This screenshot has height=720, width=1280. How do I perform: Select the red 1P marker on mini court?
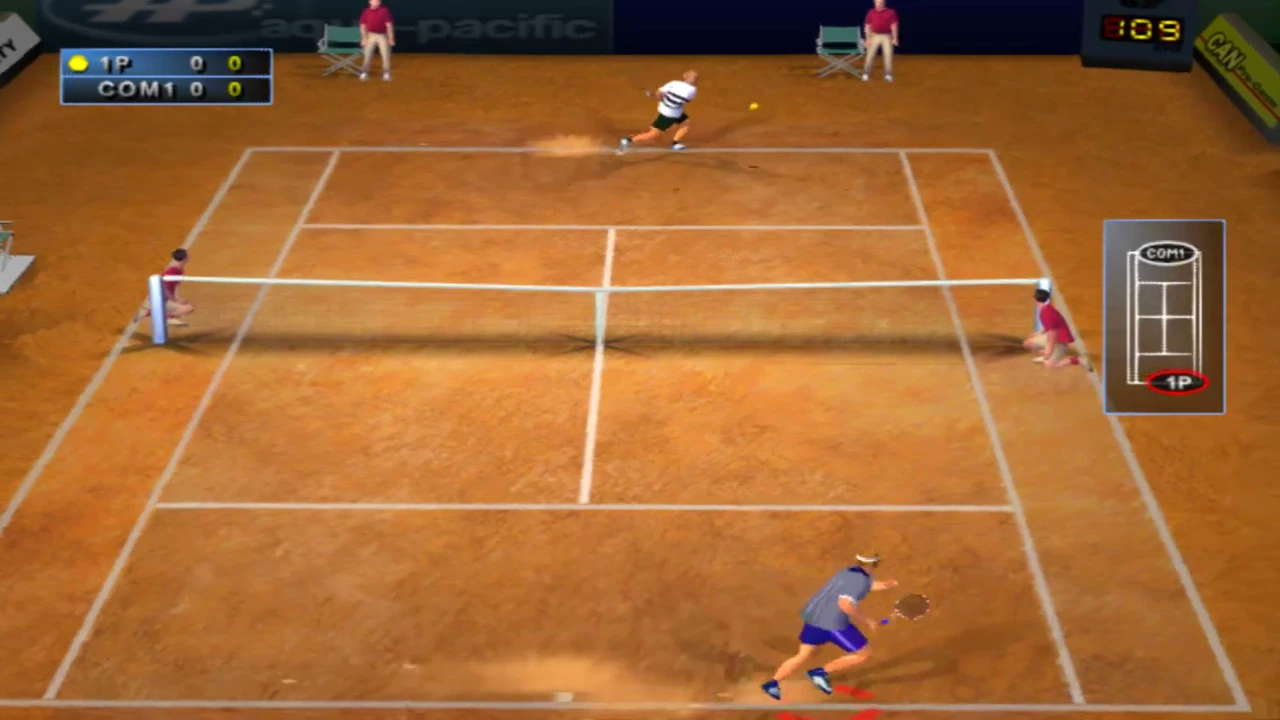pyautogui.click(x=1177, y=382)
